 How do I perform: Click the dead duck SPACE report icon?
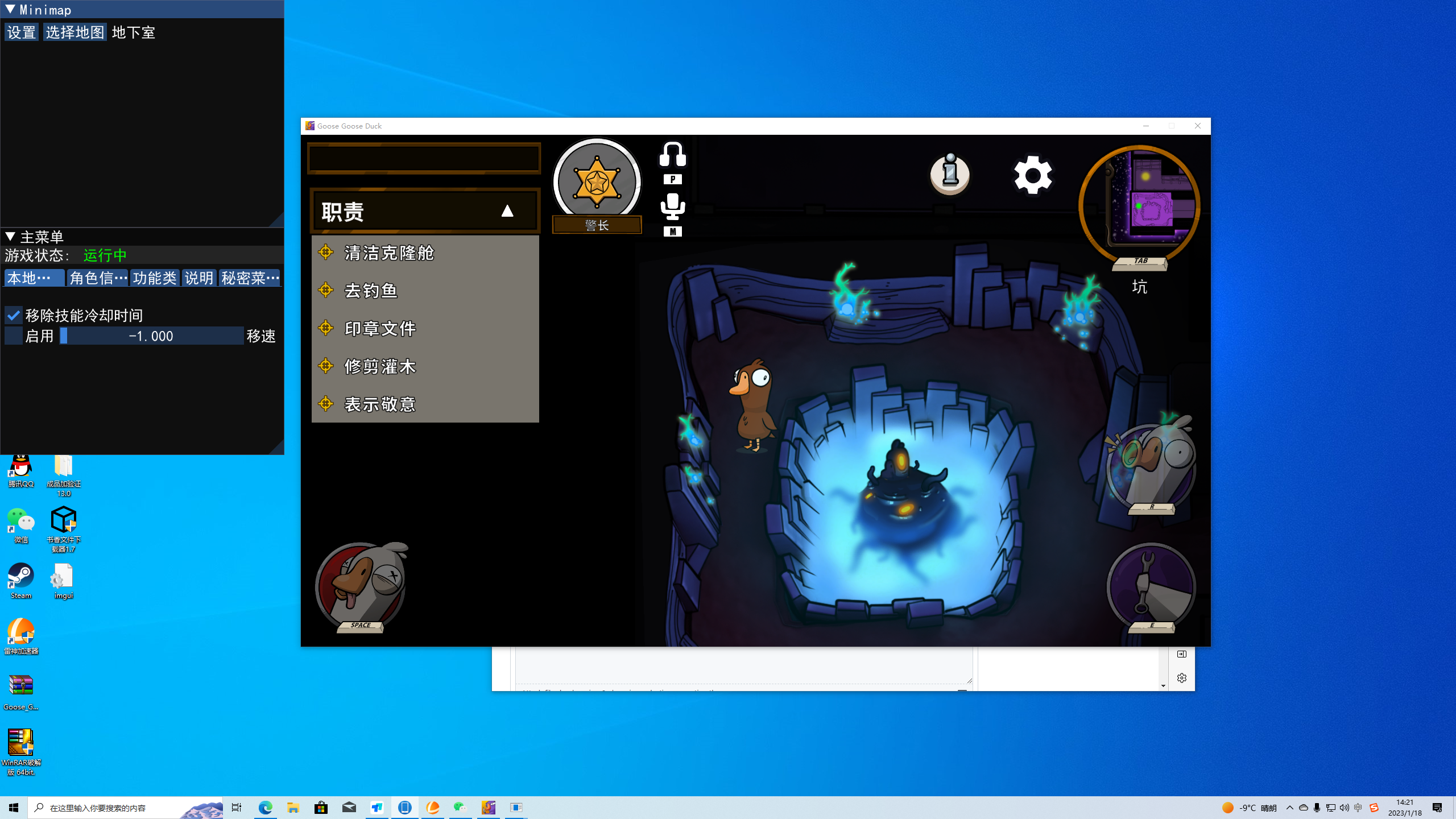click(x=361, y=586)
